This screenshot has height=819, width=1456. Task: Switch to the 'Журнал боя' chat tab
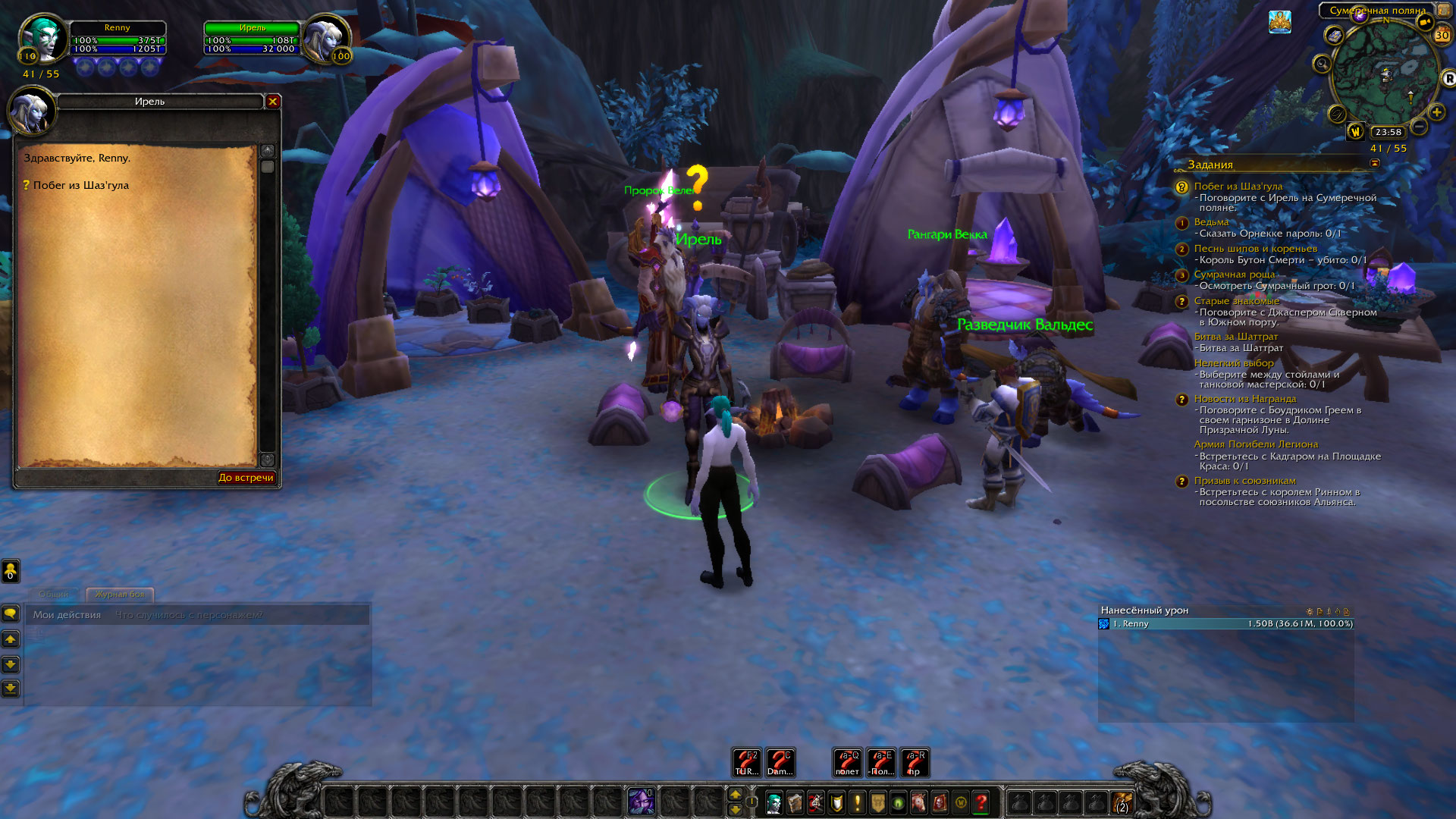click(120, 595)
